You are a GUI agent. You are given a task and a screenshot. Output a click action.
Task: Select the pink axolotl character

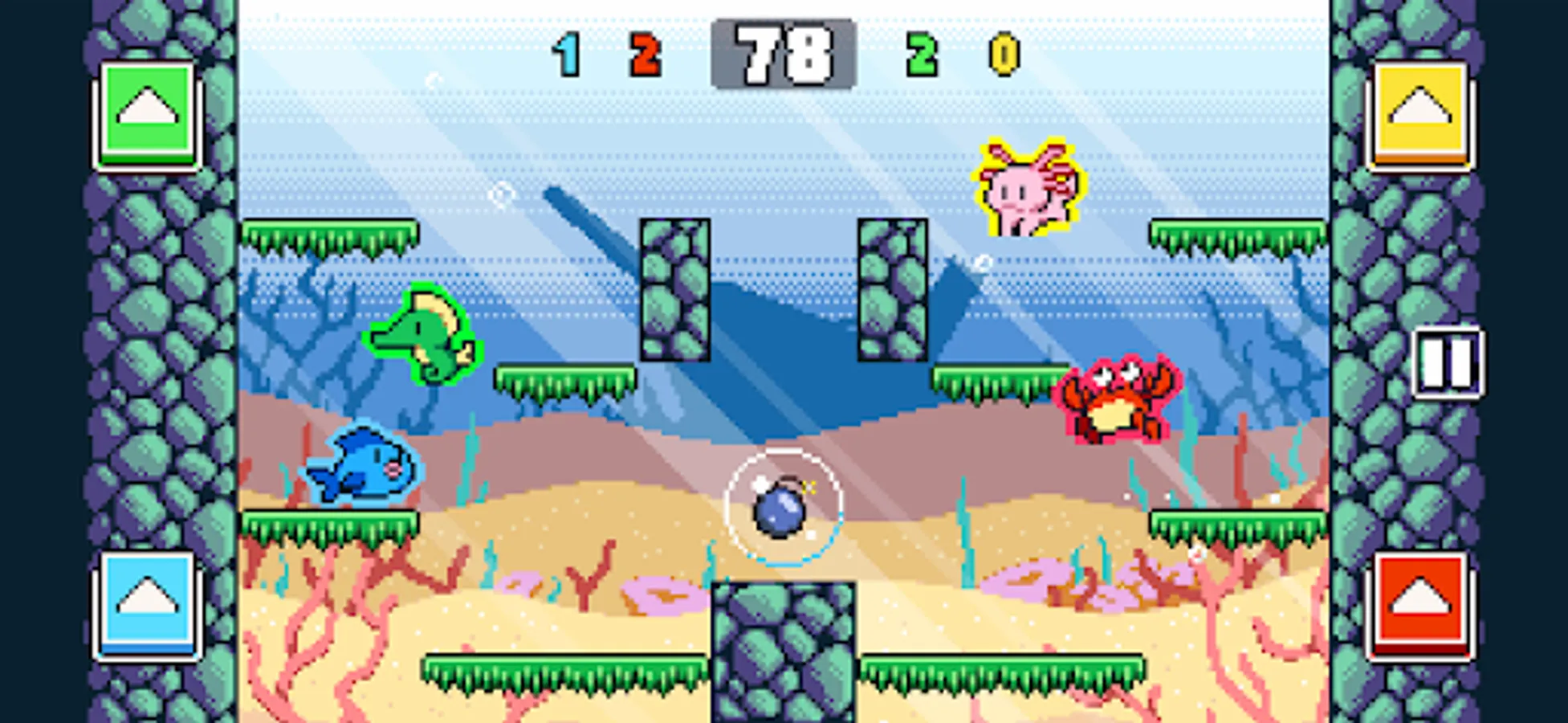click(x=1028, y=189)
